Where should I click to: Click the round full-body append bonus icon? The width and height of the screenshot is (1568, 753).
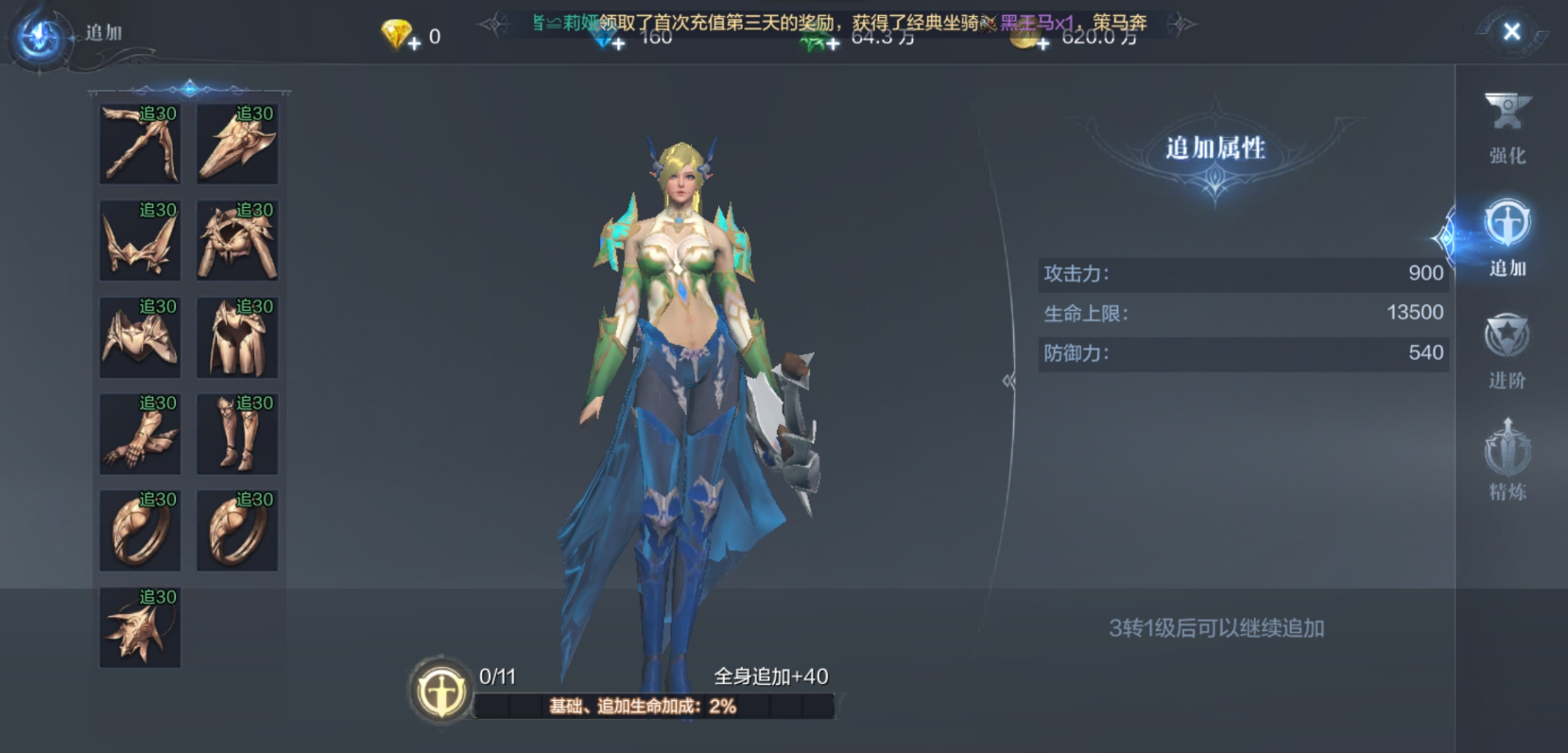[440, 692]
